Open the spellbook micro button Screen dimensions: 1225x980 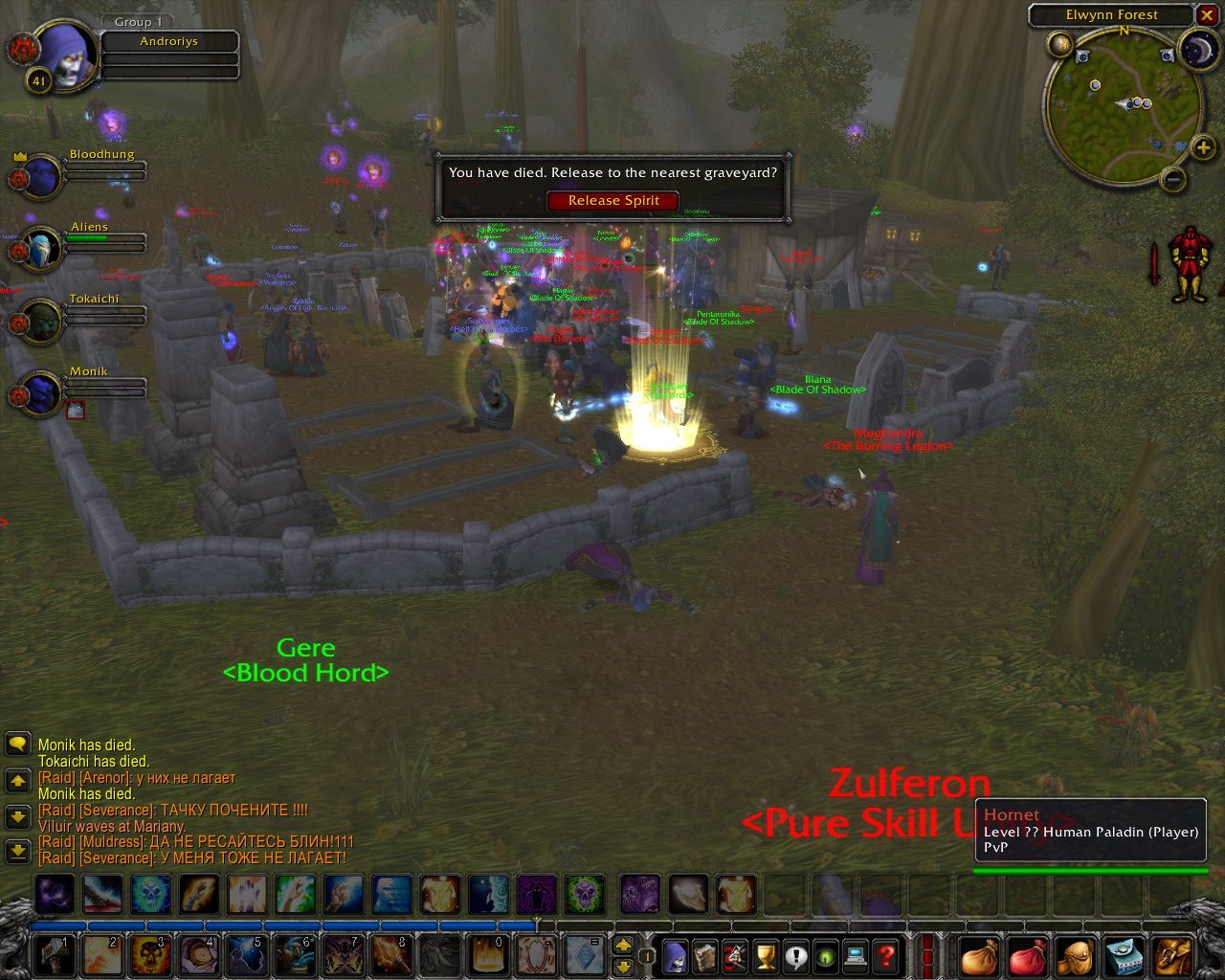(x=705, y=956)
